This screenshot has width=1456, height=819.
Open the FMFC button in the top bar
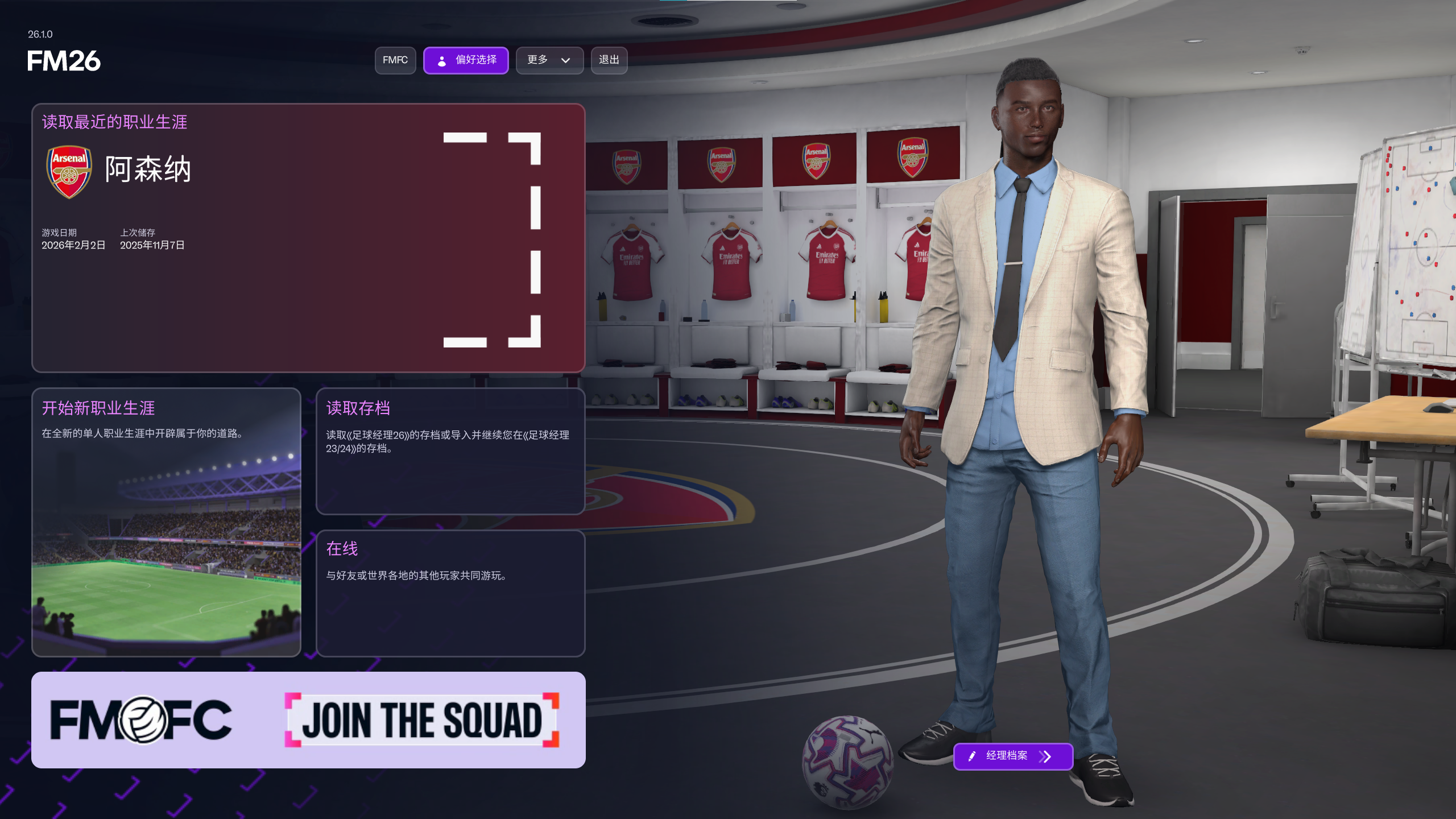395,60
